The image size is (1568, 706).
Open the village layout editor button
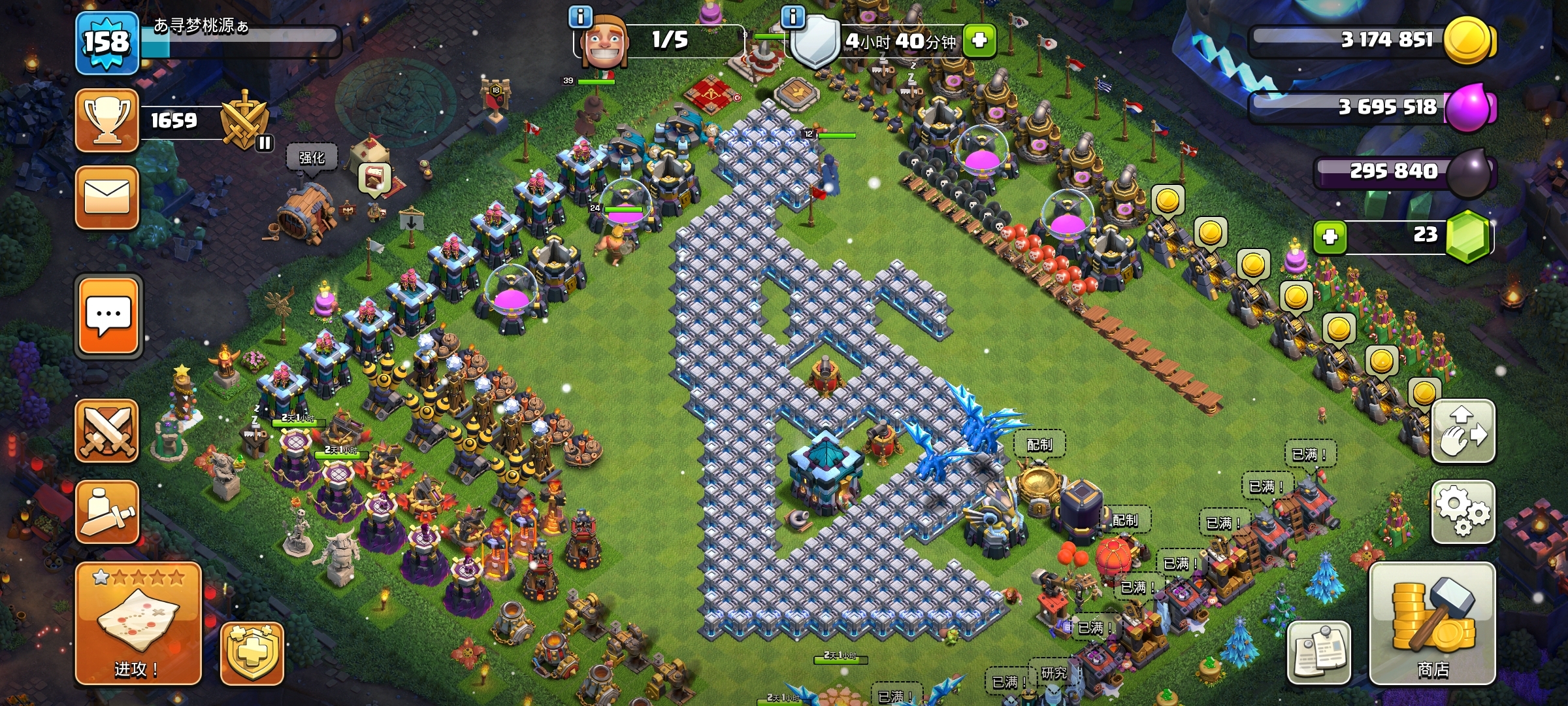pos(1463,431)
